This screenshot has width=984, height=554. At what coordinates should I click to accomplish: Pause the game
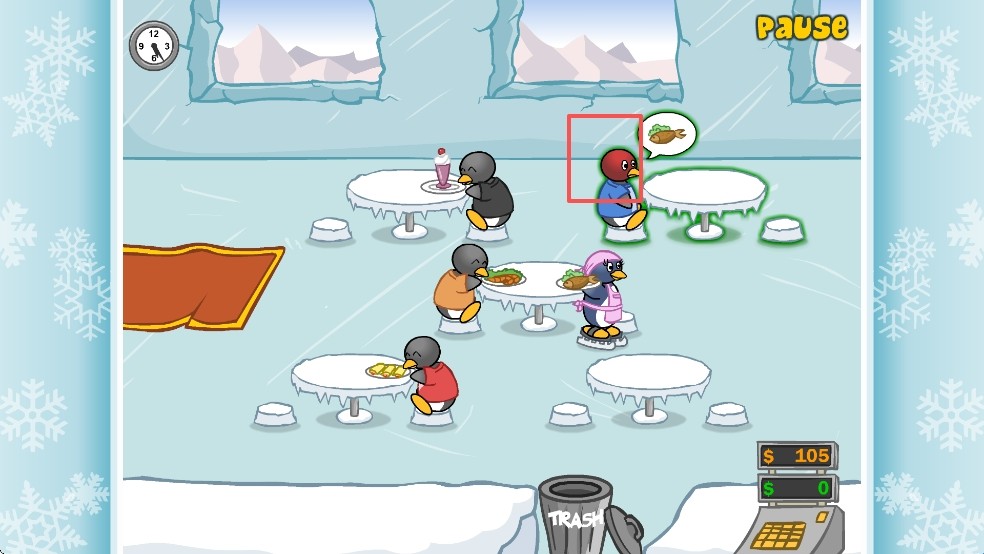(801, 28)
